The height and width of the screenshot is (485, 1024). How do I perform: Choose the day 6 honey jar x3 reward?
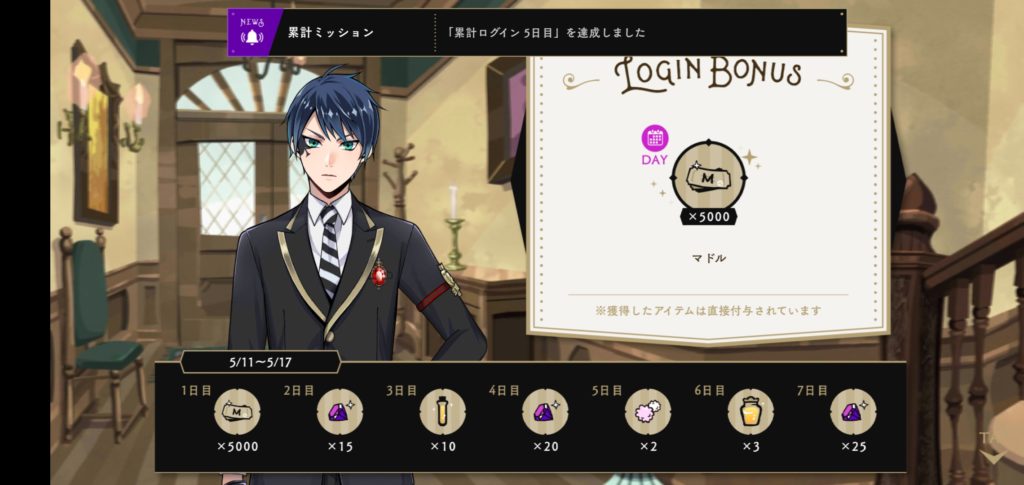750,411
